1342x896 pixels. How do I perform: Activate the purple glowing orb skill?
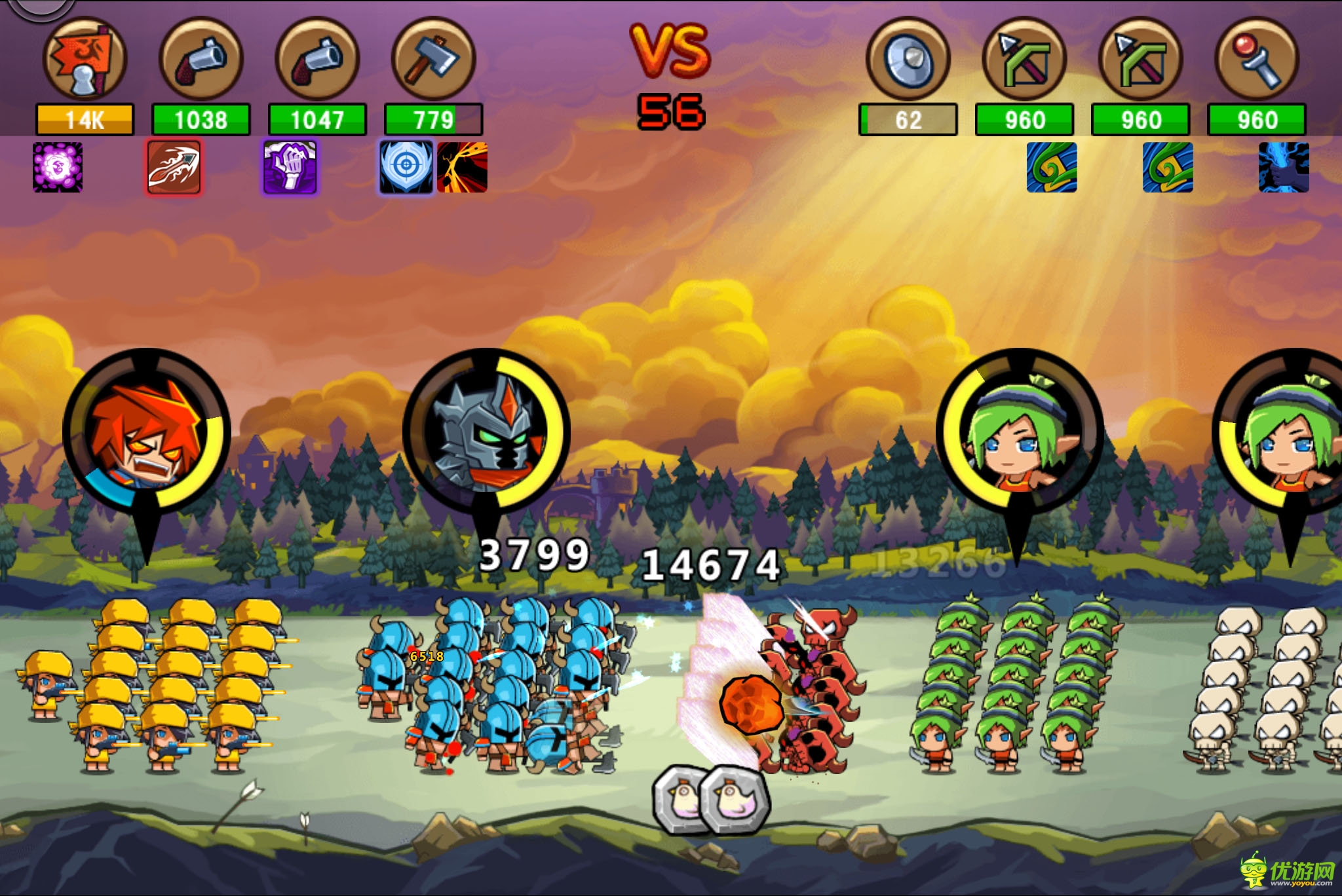tap(58, 168)
